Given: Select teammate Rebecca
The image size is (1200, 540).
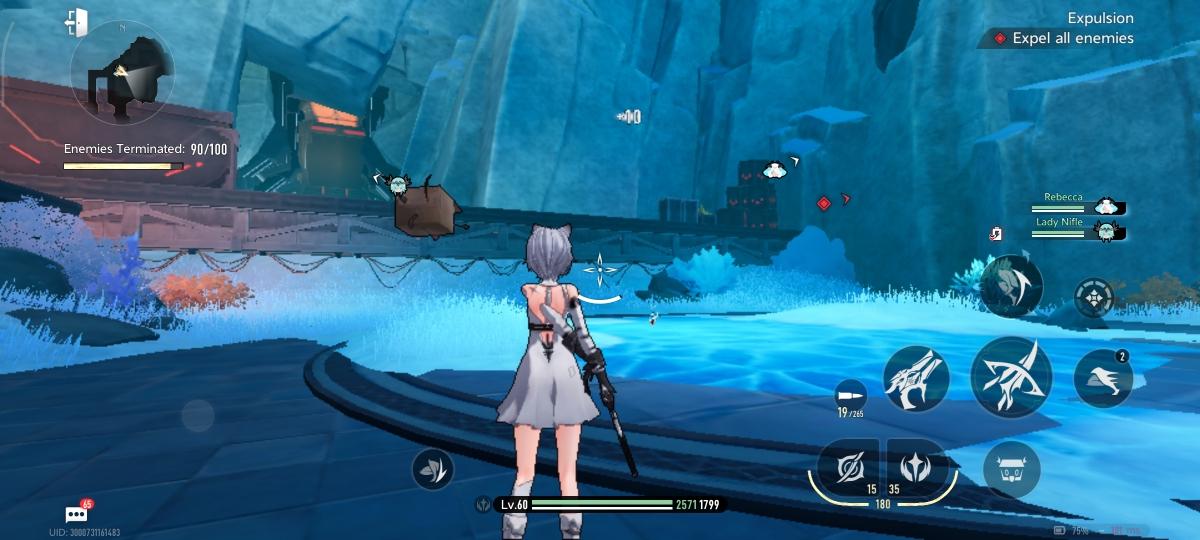Looking at the screenshot, I should (1079, 204).
